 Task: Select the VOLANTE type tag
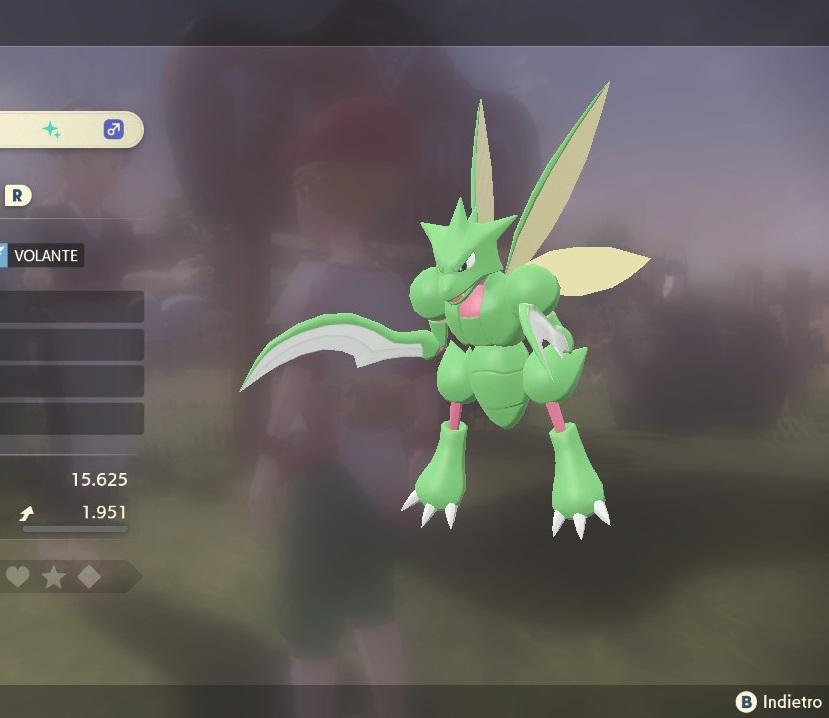point(43,255)
